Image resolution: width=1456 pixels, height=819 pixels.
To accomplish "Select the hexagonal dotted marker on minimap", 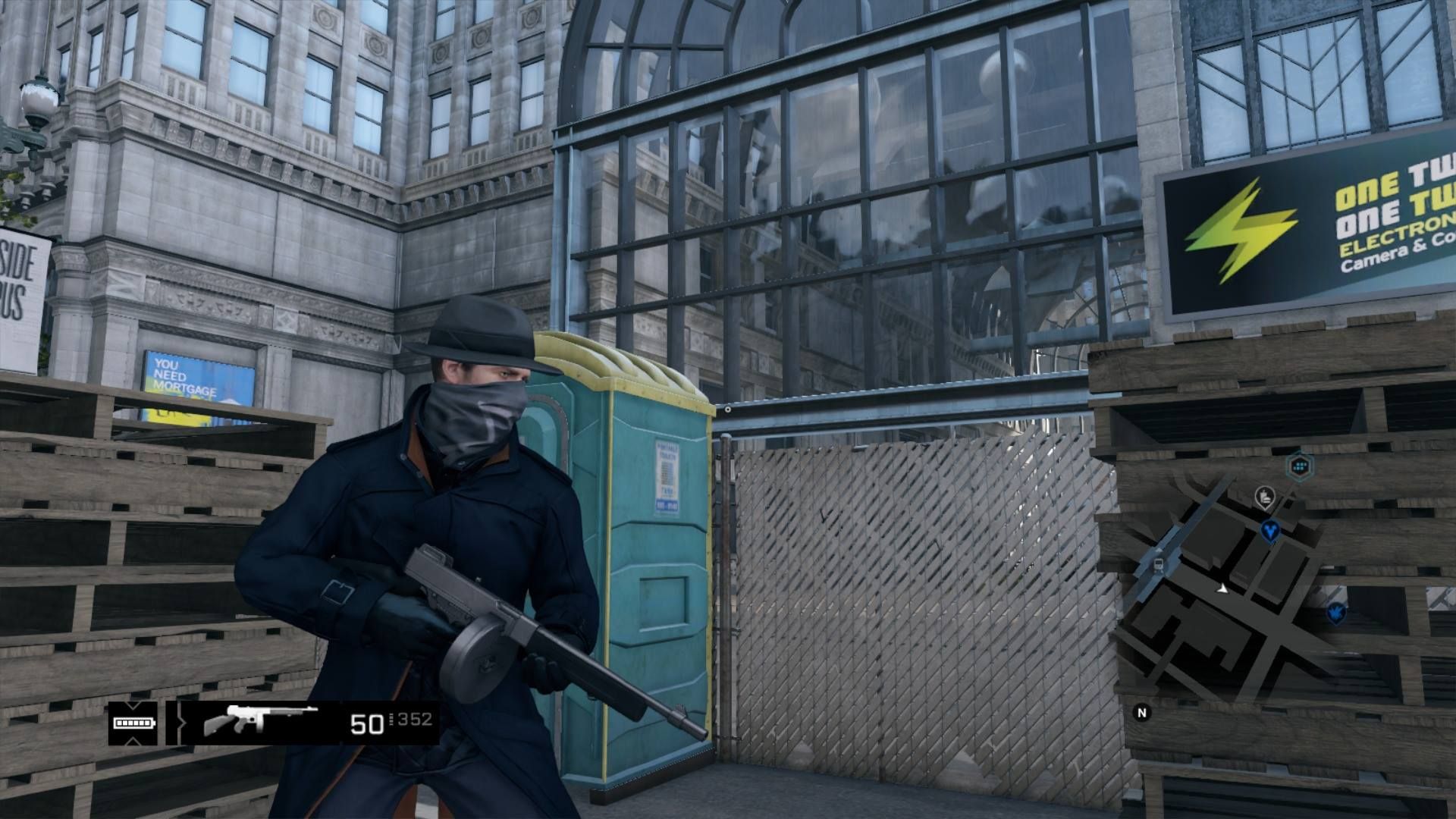I will (x=1301, y=465).
